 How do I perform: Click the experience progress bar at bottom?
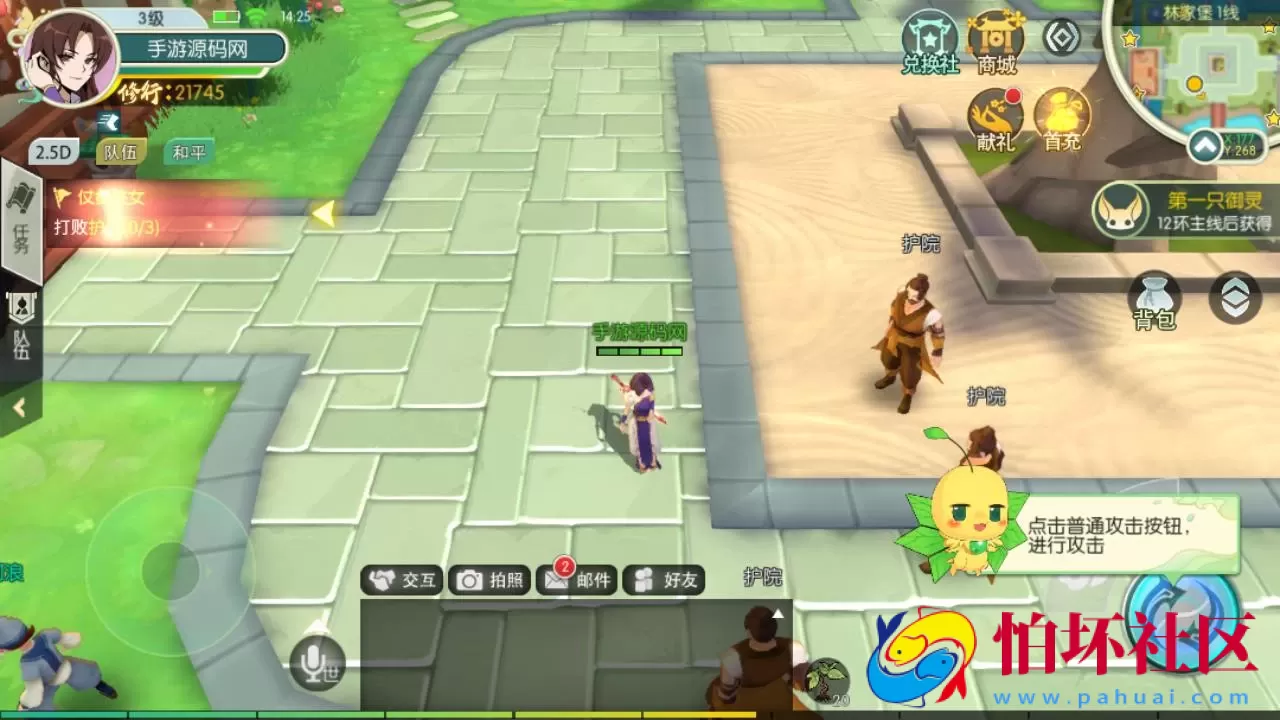(640, 715)
